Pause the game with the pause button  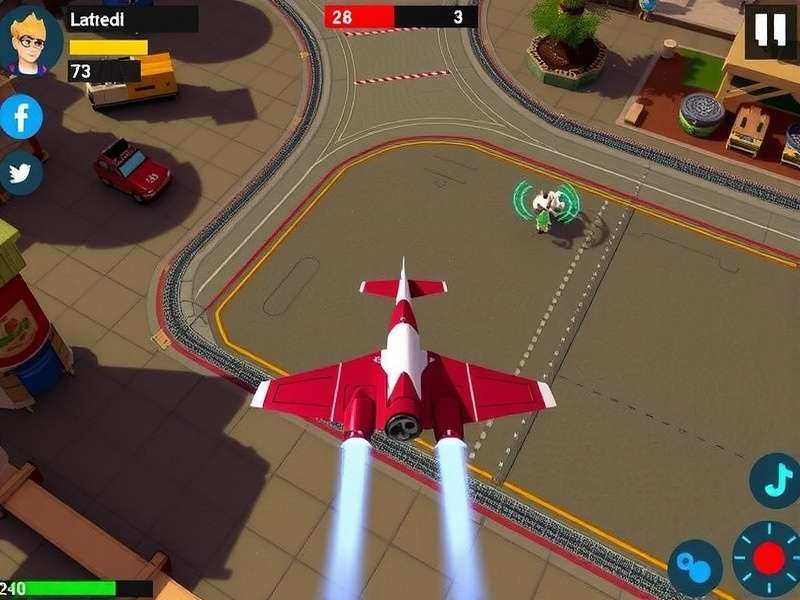coord(770,31)
